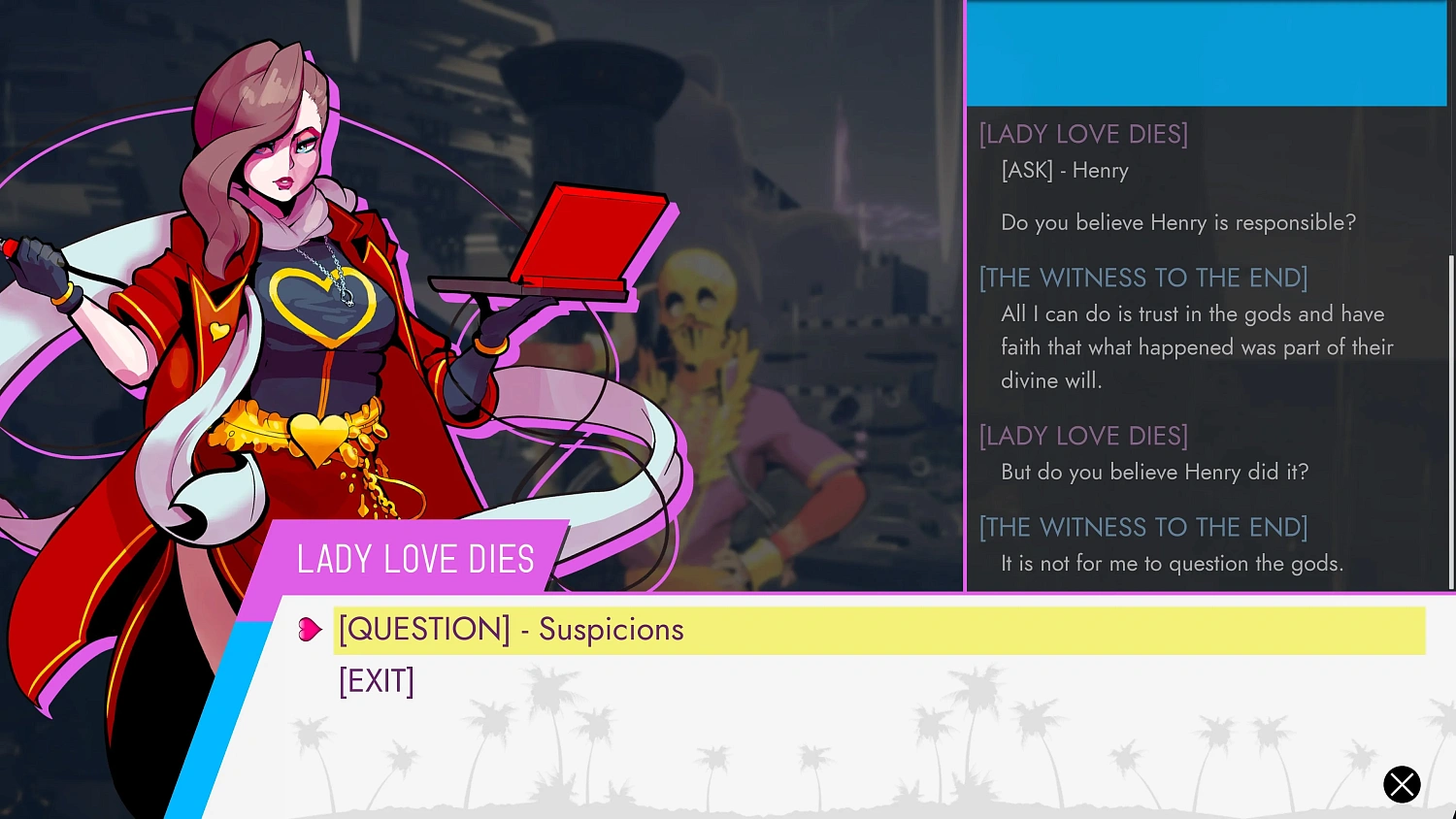Expand the [THE WITNESS TO THE END] response
This screenshot has height=819, width=1456.
[x=1142, y=278]
